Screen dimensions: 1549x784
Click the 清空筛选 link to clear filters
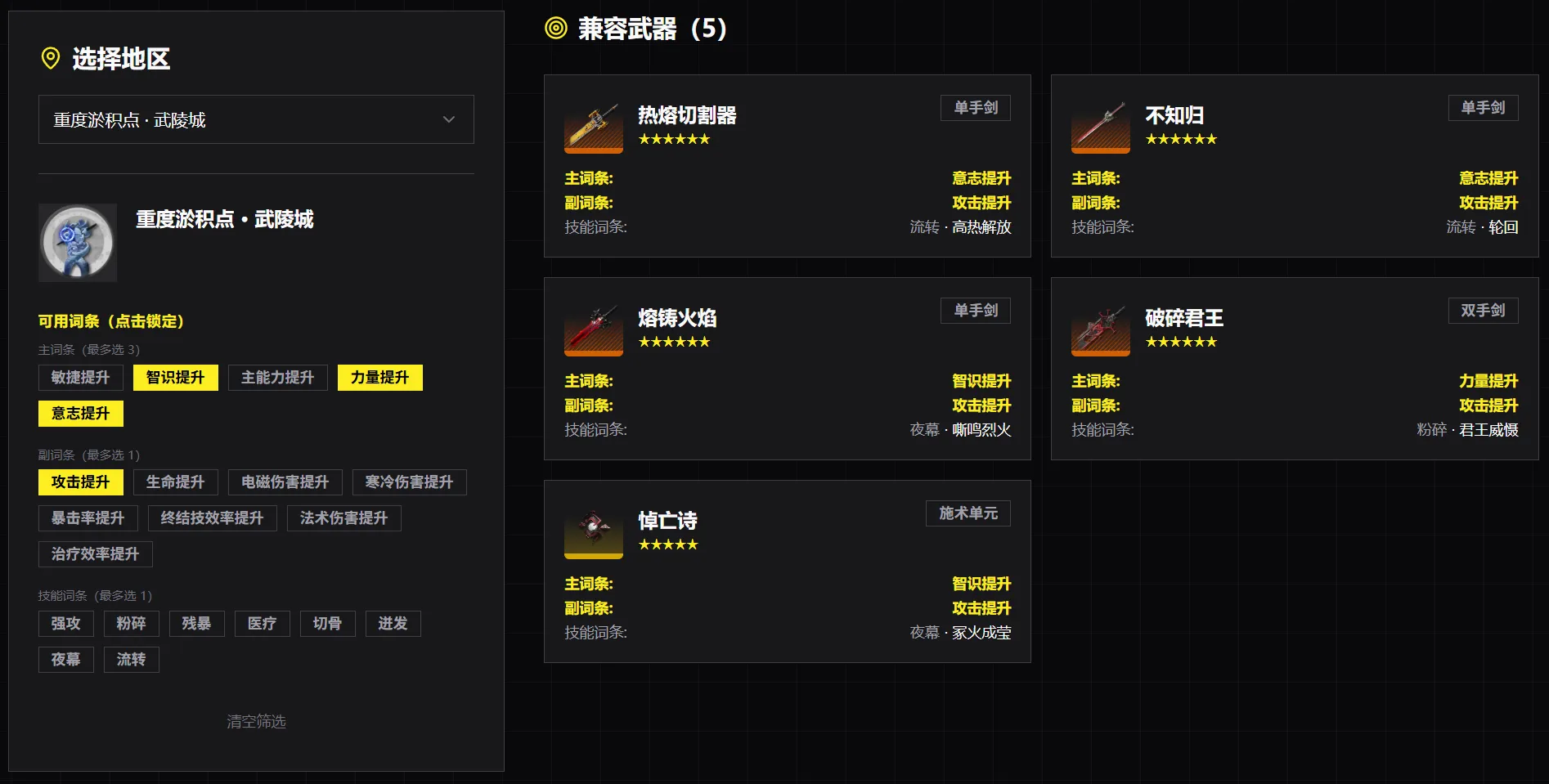[x=256, y=722]
